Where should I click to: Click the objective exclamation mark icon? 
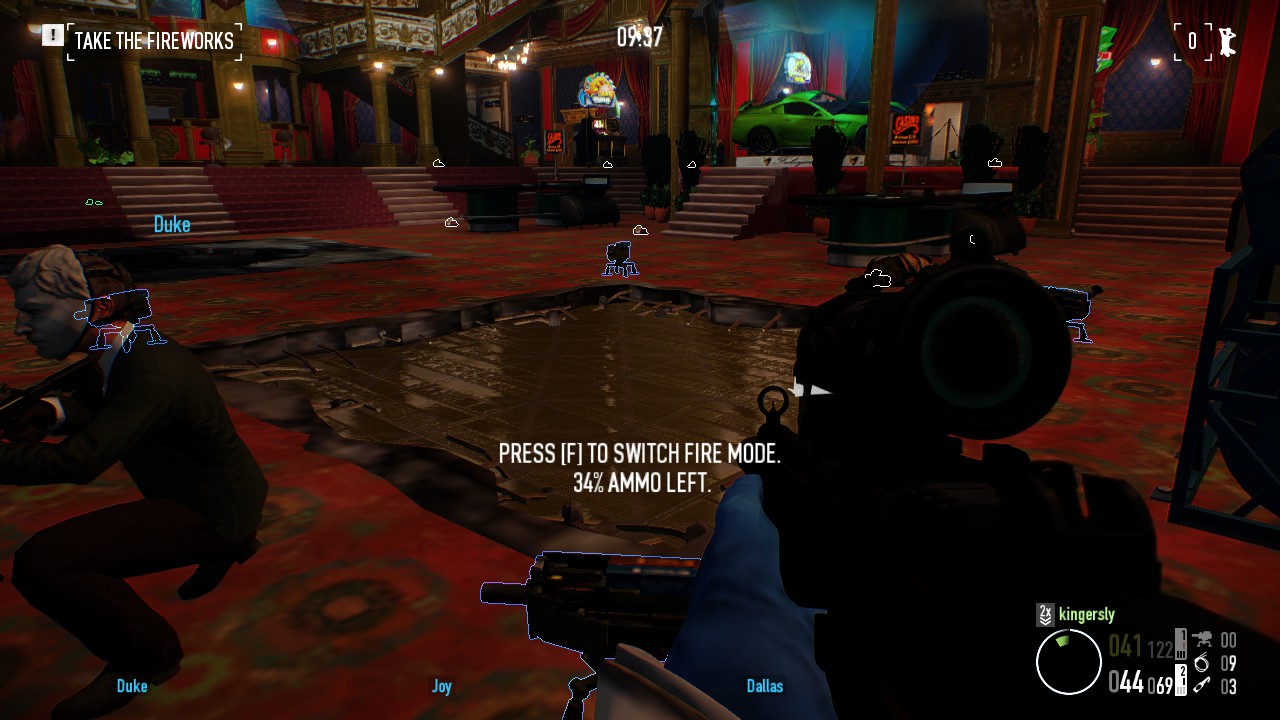(x=52, y=37)
